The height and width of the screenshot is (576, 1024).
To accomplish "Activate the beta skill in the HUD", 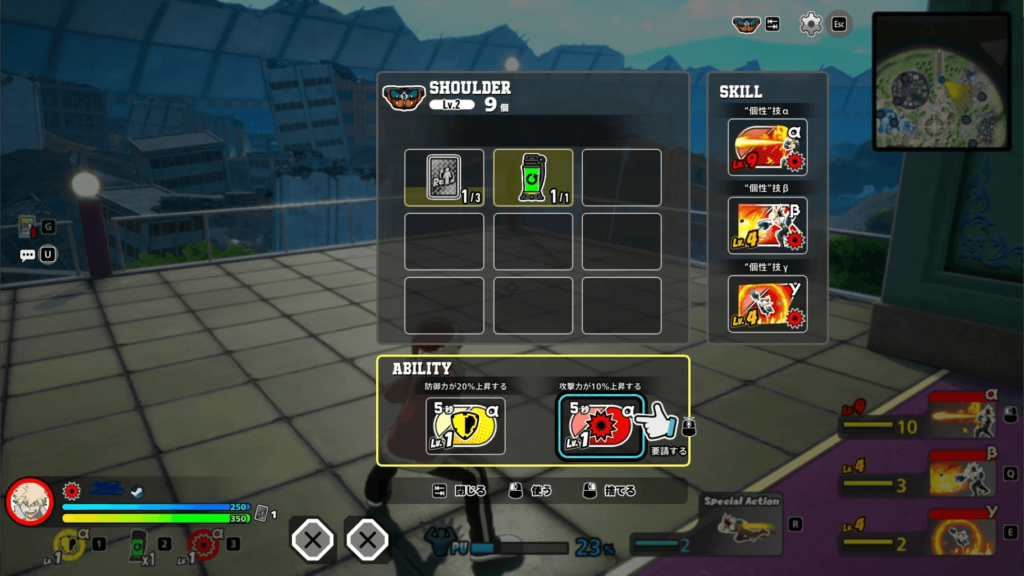I will pos(962,472).
